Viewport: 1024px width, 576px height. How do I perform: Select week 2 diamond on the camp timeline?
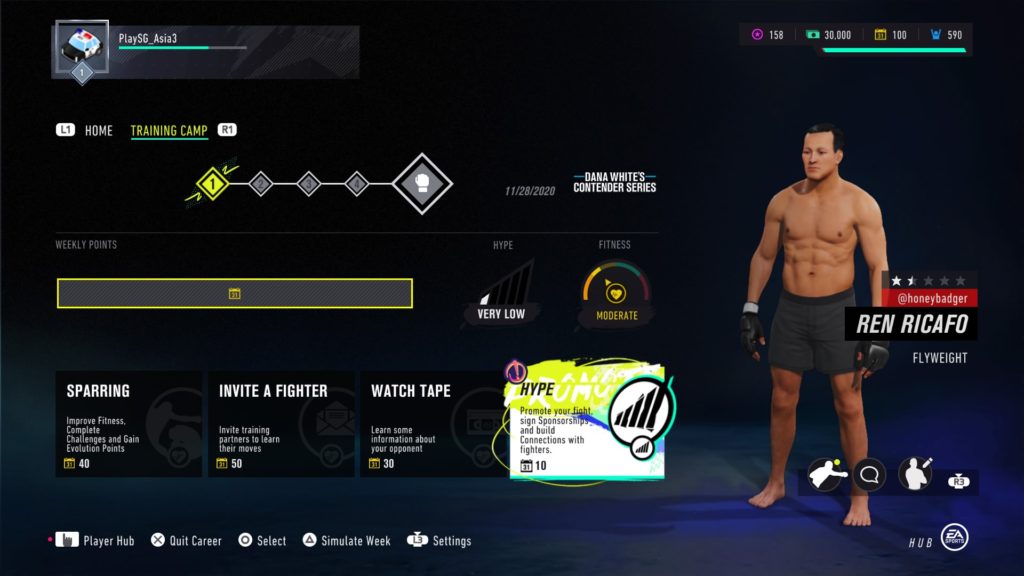(261, 183)
